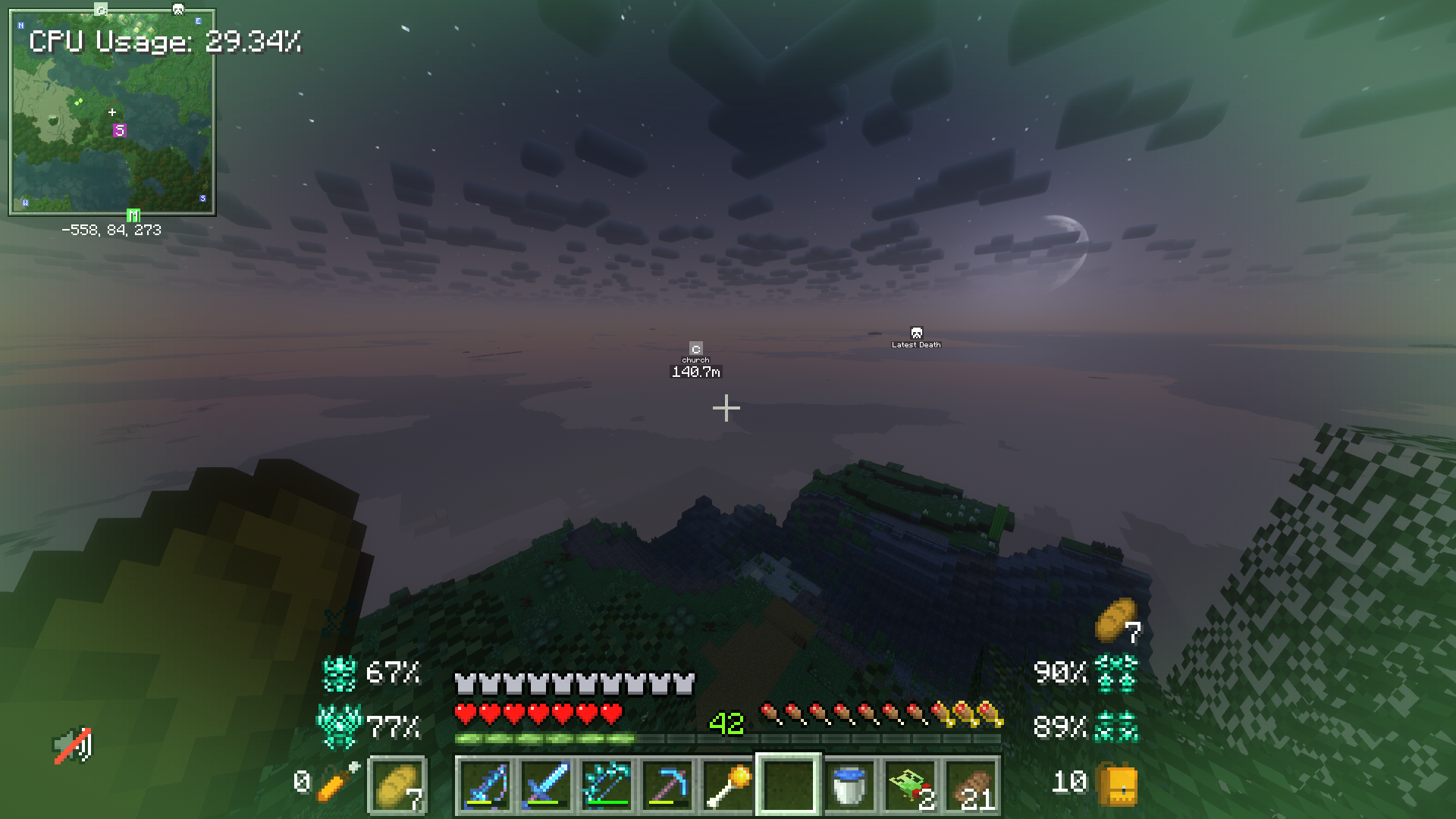The width and height of the screenshot is (1456, 819).
Task: Click the minimap in the corner
Action: [x=112, y=112]
